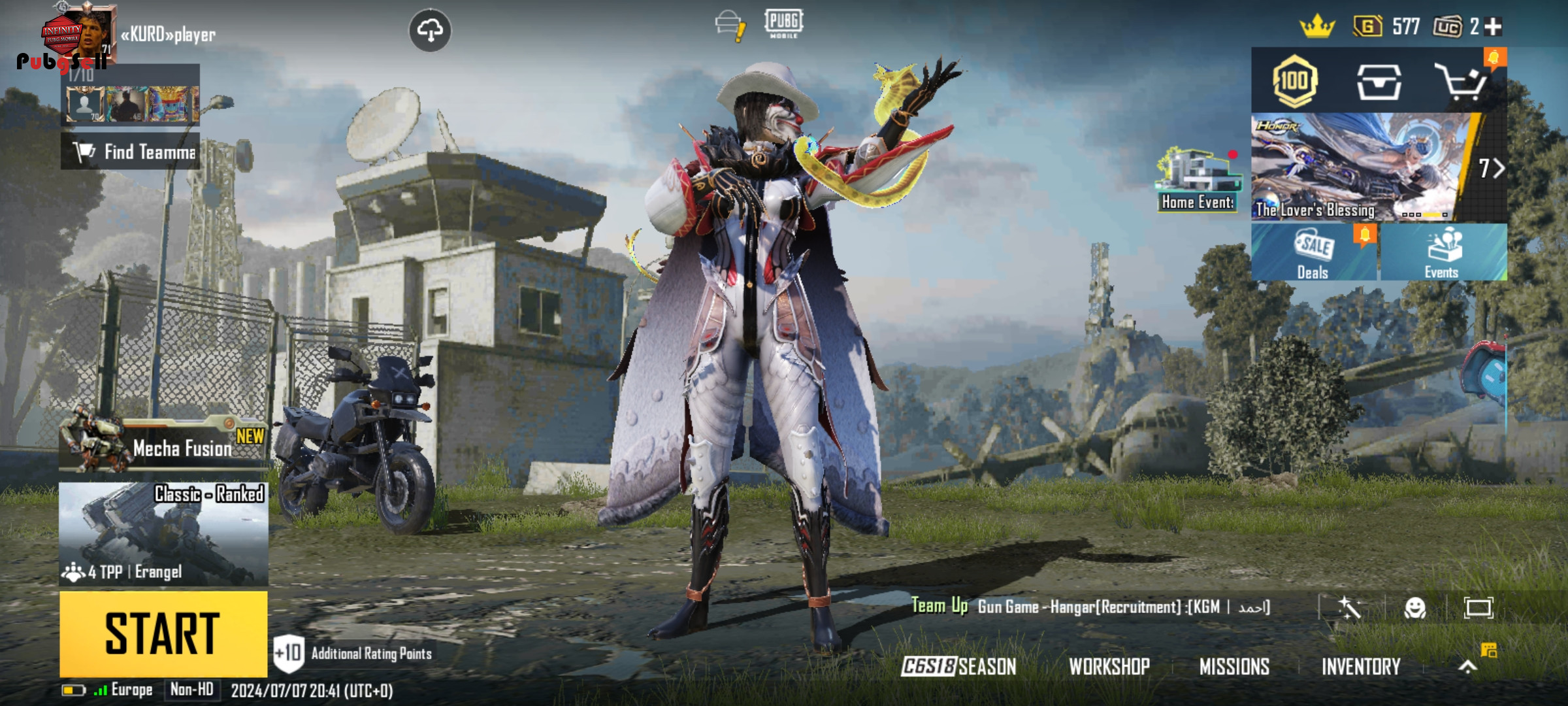
Task: Open Missions
Action: (x=1234, y=666)
